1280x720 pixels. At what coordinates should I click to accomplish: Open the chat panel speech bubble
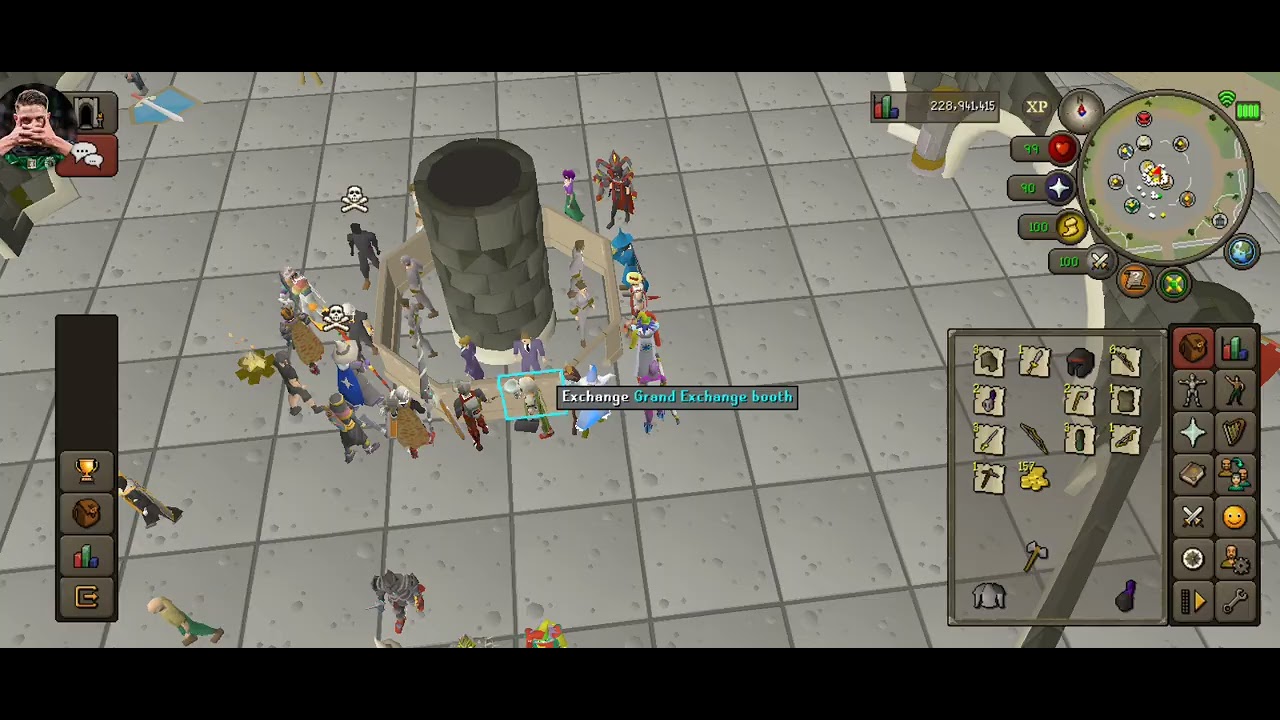tap(85, 154)
